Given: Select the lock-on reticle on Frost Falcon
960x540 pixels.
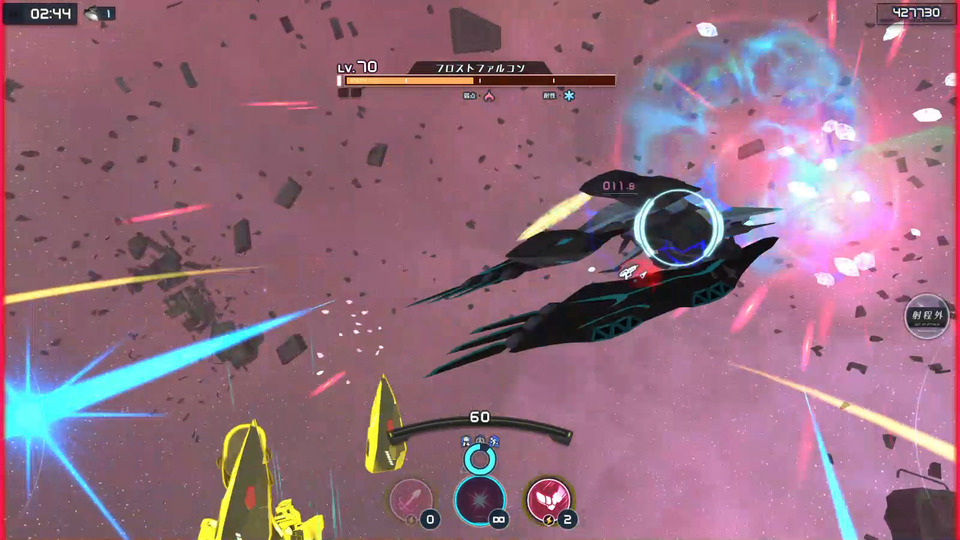Looking at the screenshot, I should click(x=676, y=229).
